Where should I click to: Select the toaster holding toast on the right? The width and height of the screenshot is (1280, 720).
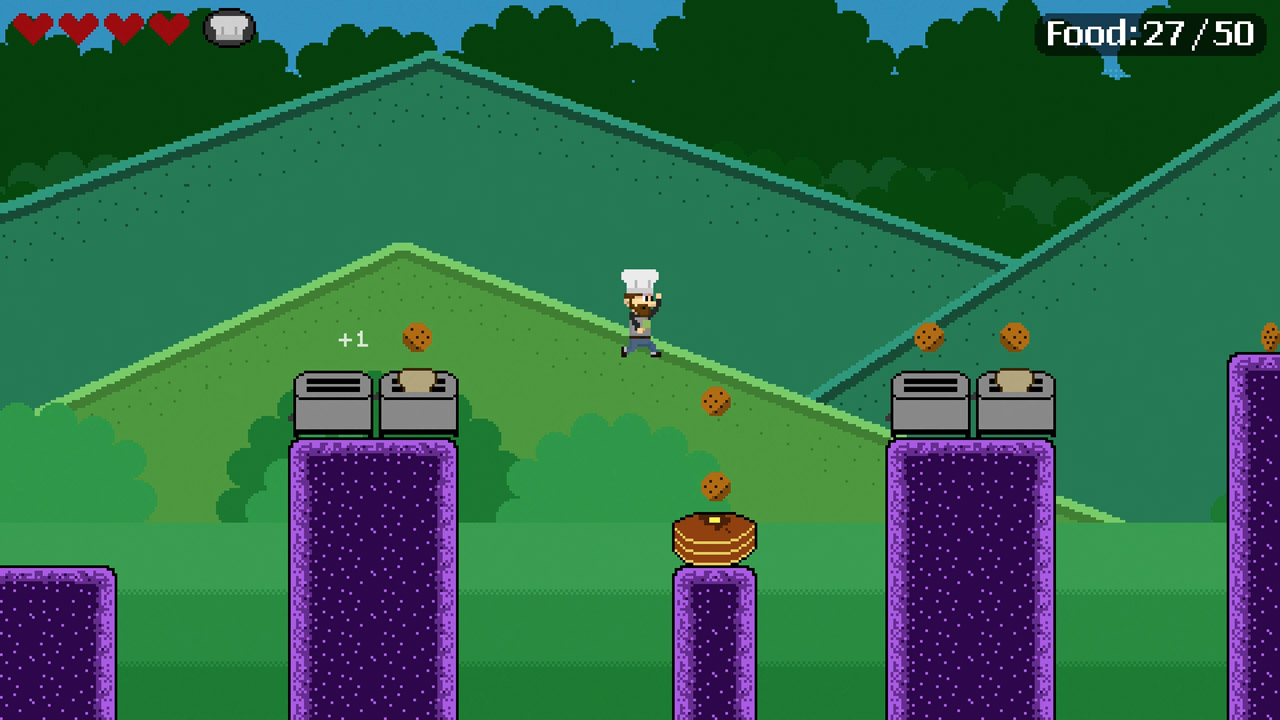(x=1015, y=400)
